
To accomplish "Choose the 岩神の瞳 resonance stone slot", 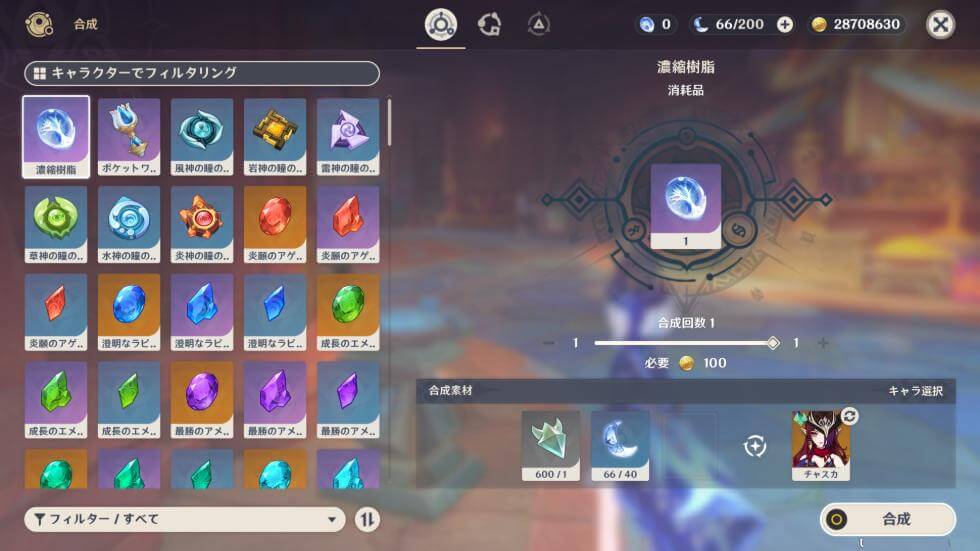I will click(275, 137).
